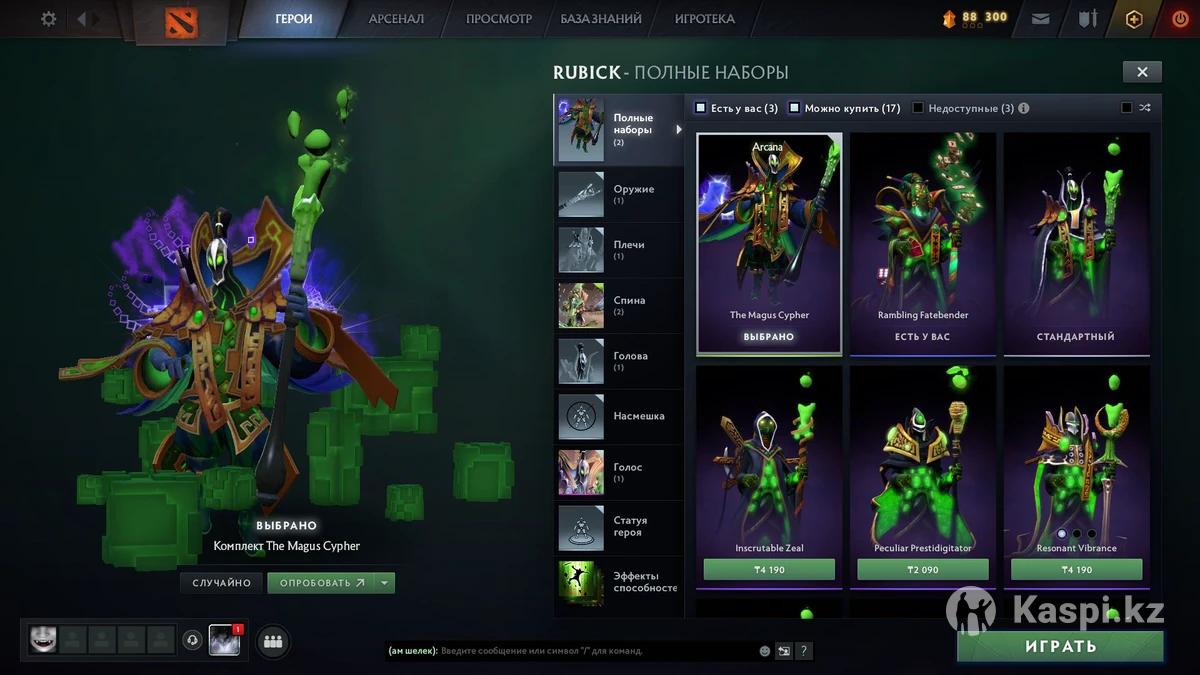Buy Peculiar Prestidigitator for ₸2 090
The height and width of the screenshot is (675, 1200).
(x=922, y=570)
